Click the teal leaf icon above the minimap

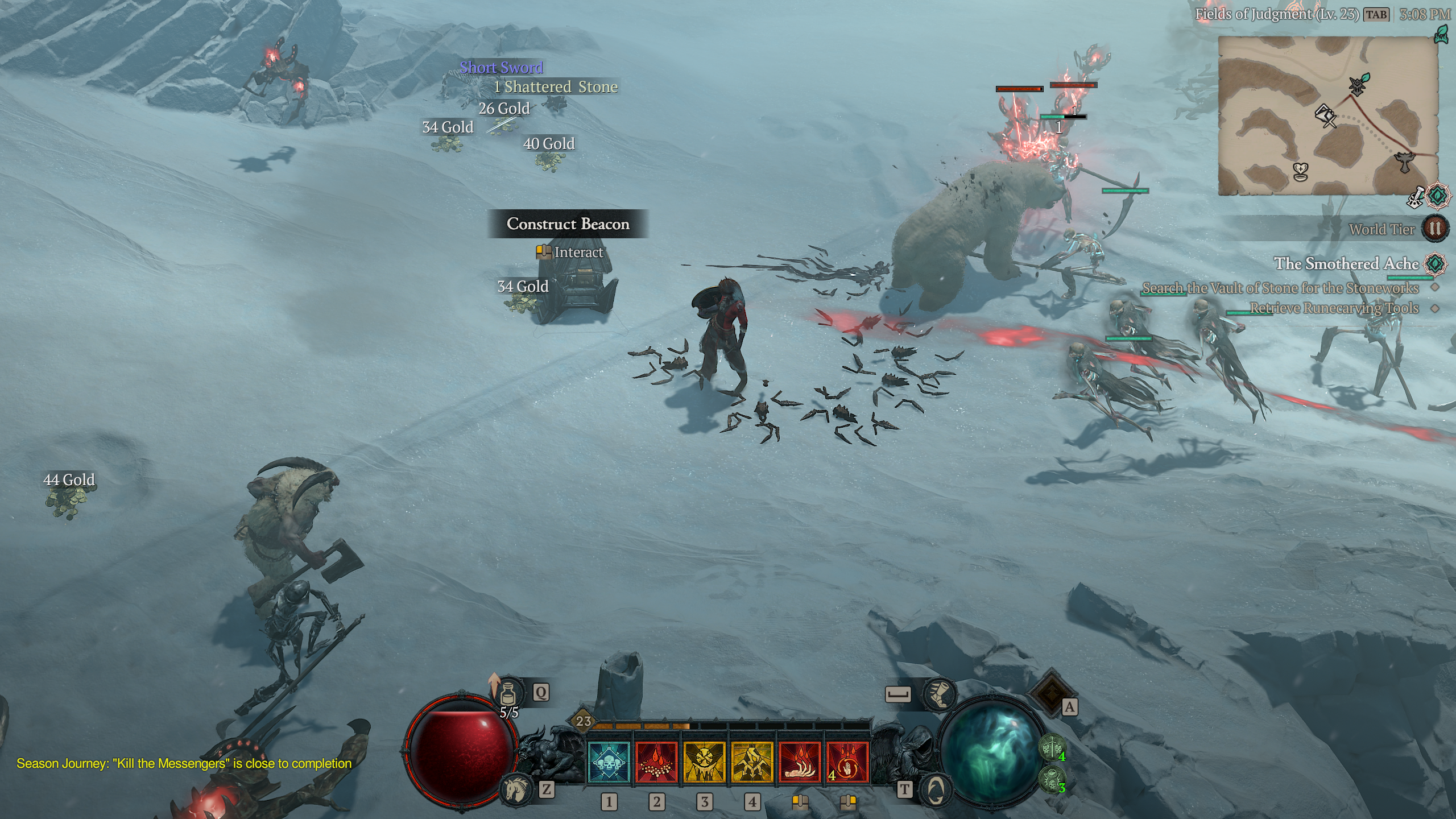click(1442, 34)
